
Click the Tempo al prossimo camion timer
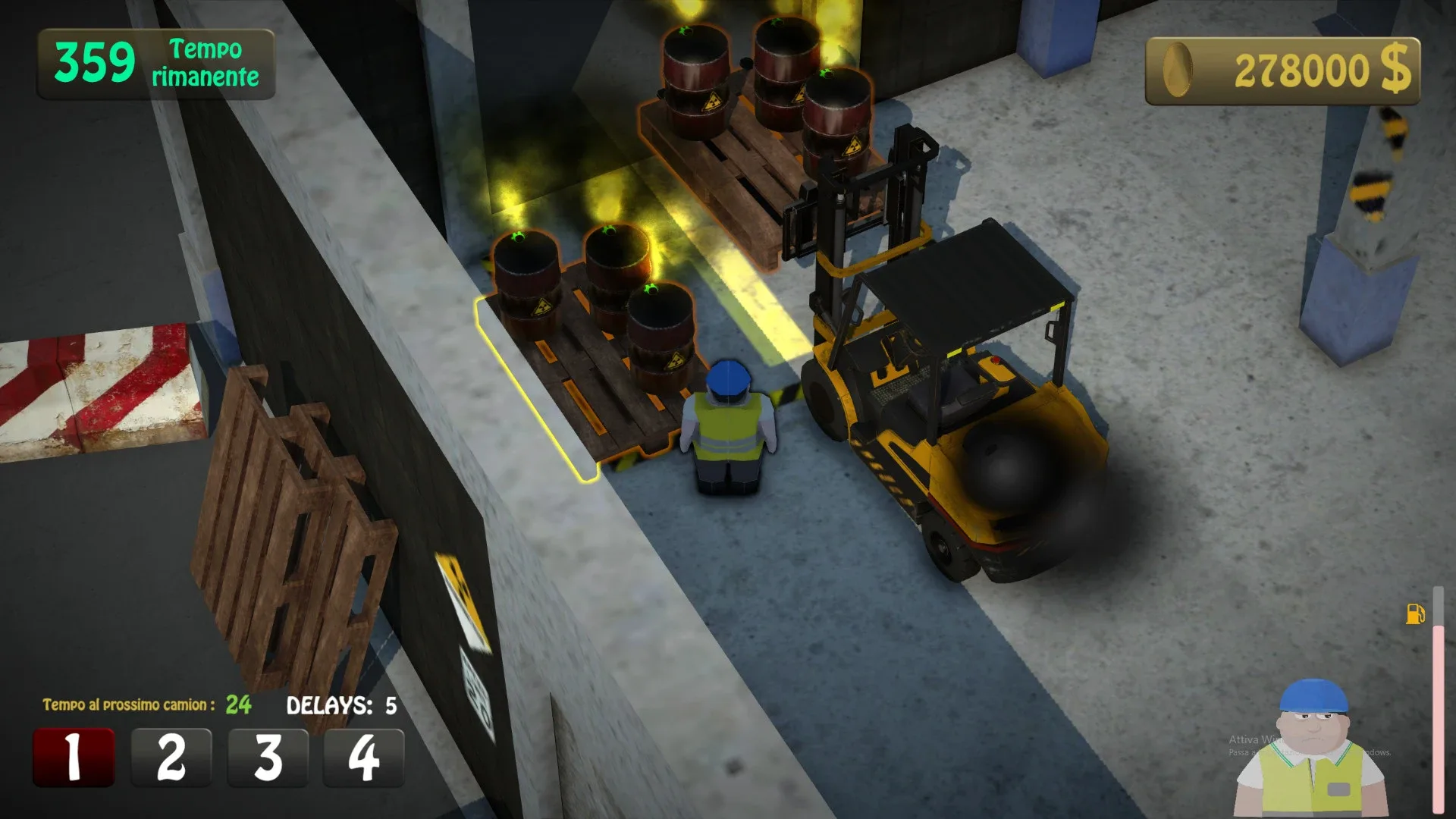144,704
